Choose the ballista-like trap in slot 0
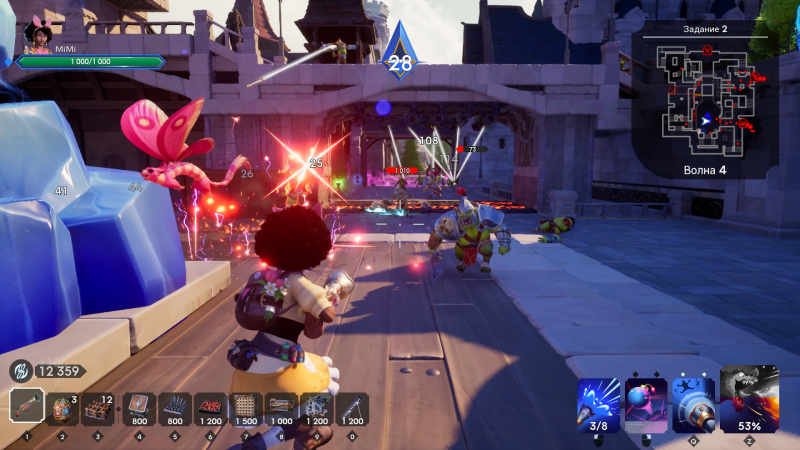Viewport: 800px width, 450px height. (x=351, y=407)
